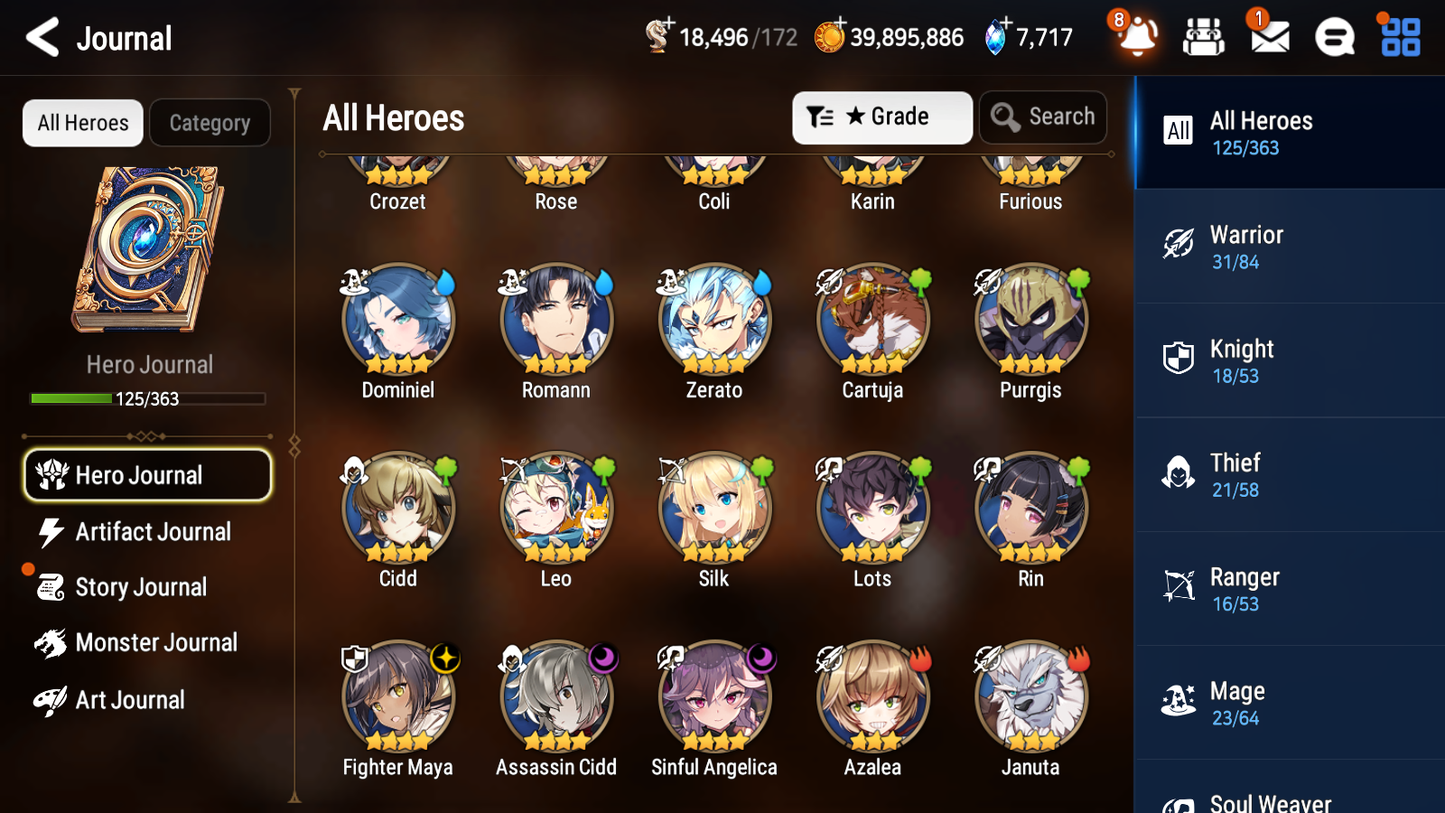This screenshot has height=813, width=1445.
Task: Switch filter to All Heroes sidebar entry
Action: 1289,132
